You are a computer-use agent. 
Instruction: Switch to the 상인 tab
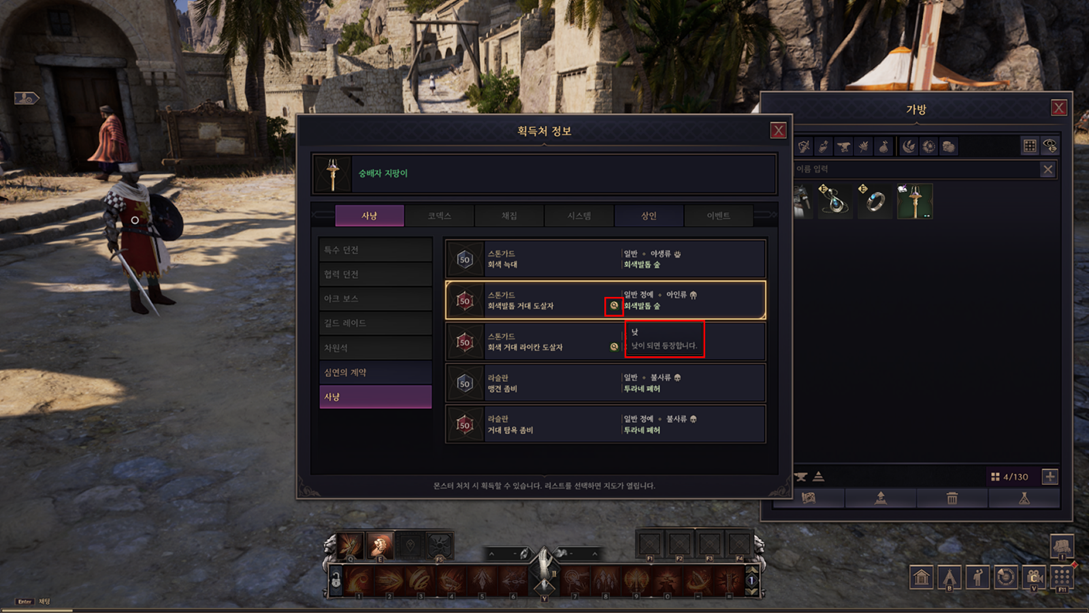coord(649,216)
